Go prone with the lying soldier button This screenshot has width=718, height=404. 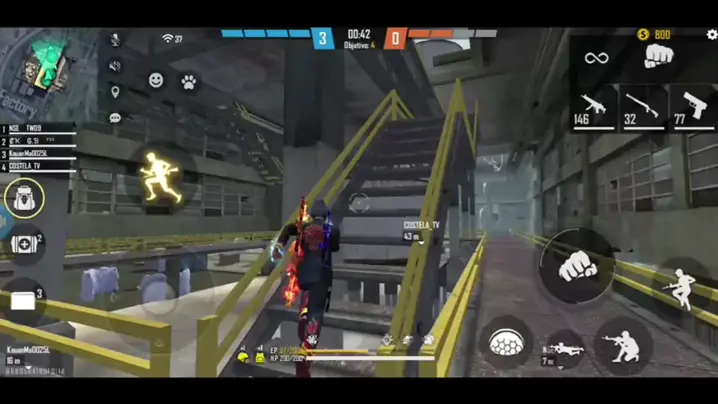[x=563, y=350]
